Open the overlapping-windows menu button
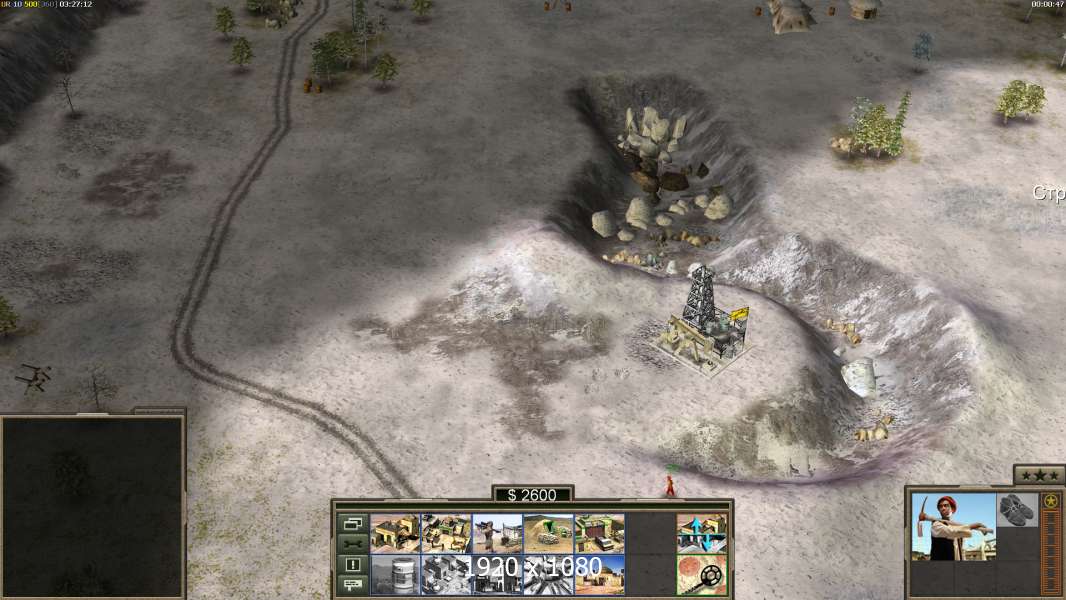The height and width of the screenshot is (600, 1066). (352, 524)
